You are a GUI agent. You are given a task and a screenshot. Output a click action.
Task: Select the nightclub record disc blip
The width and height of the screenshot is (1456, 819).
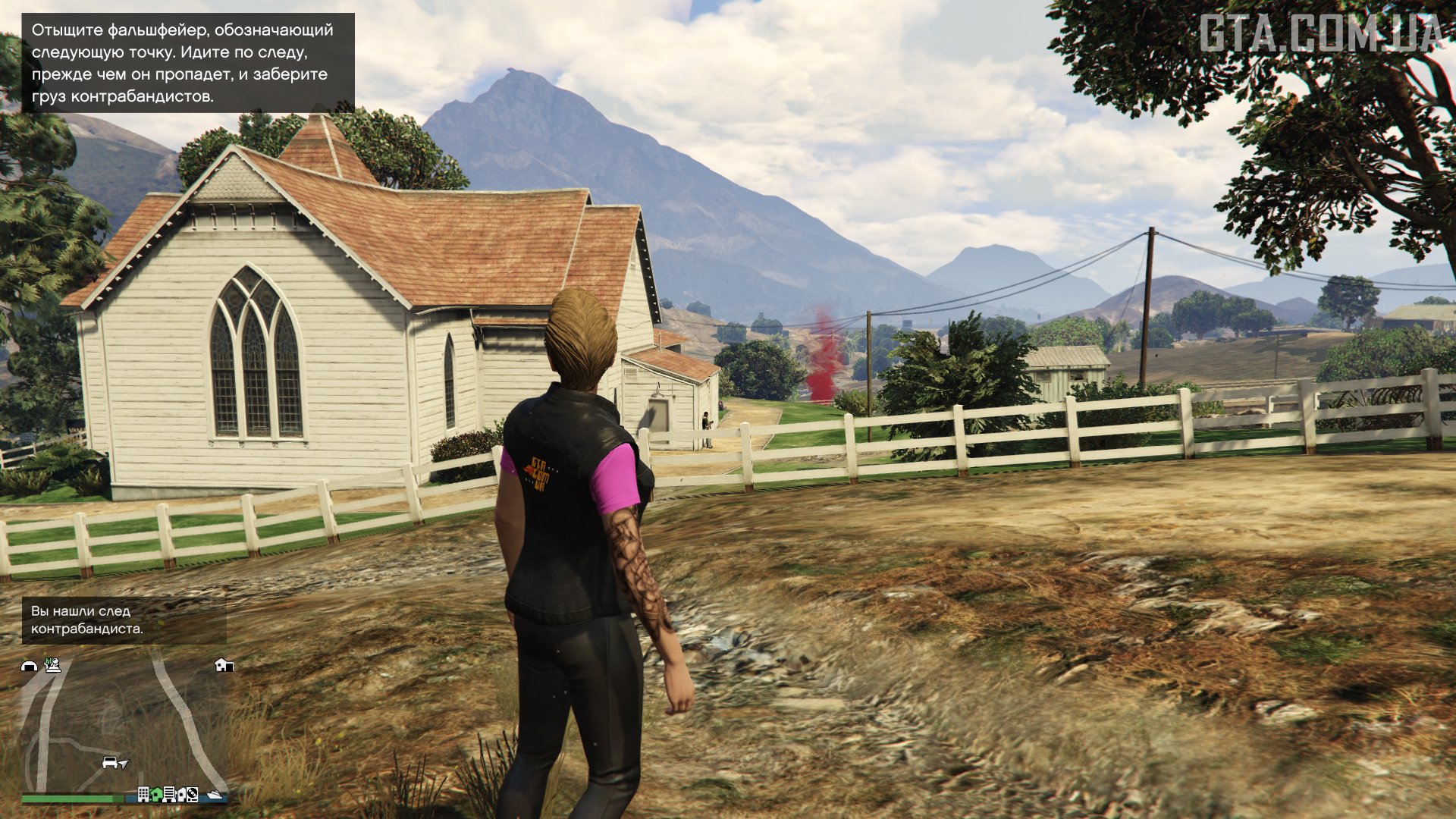click(x=193, y=794)
